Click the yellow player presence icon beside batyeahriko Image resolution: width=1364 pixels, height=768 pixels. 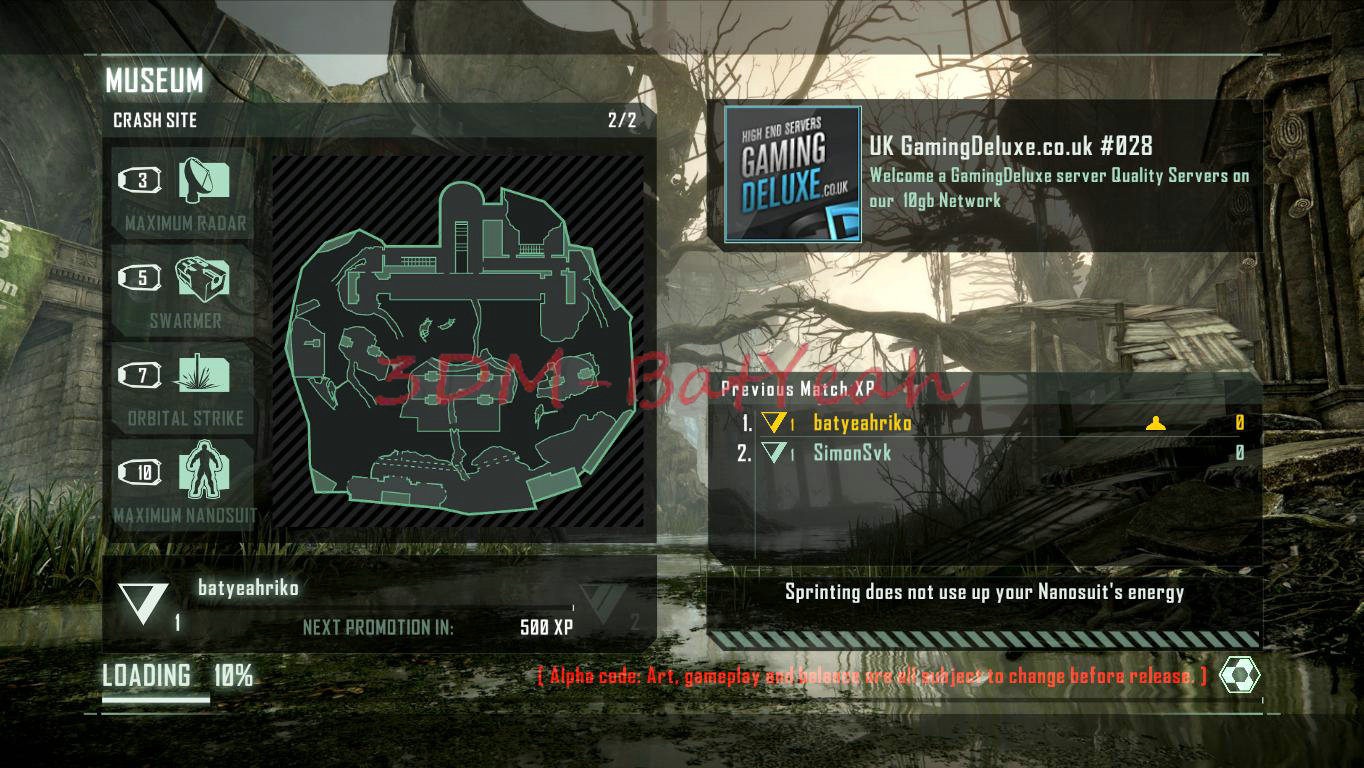click(1157, 422)
